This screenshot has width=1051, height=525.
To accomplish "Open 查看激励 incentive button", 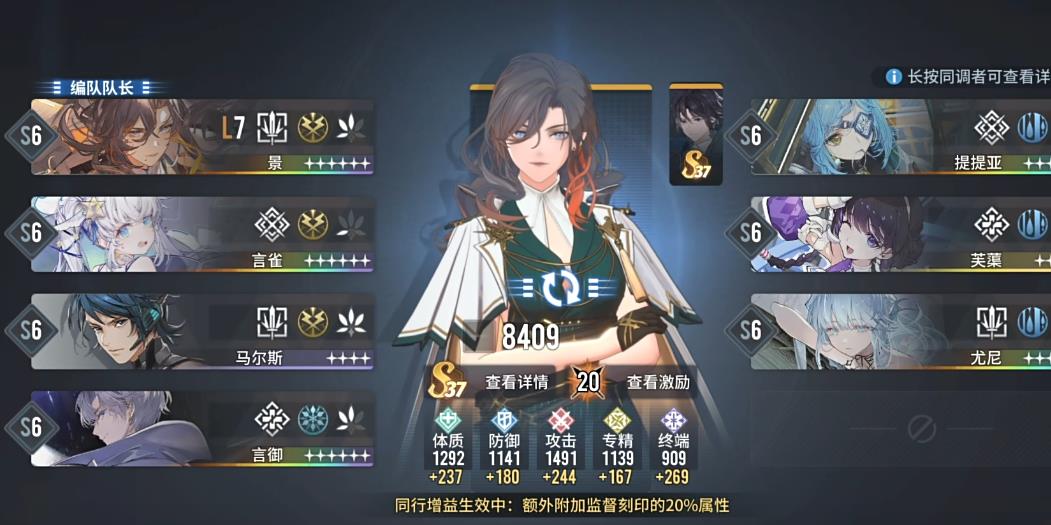I will click(x=657, y=381).
